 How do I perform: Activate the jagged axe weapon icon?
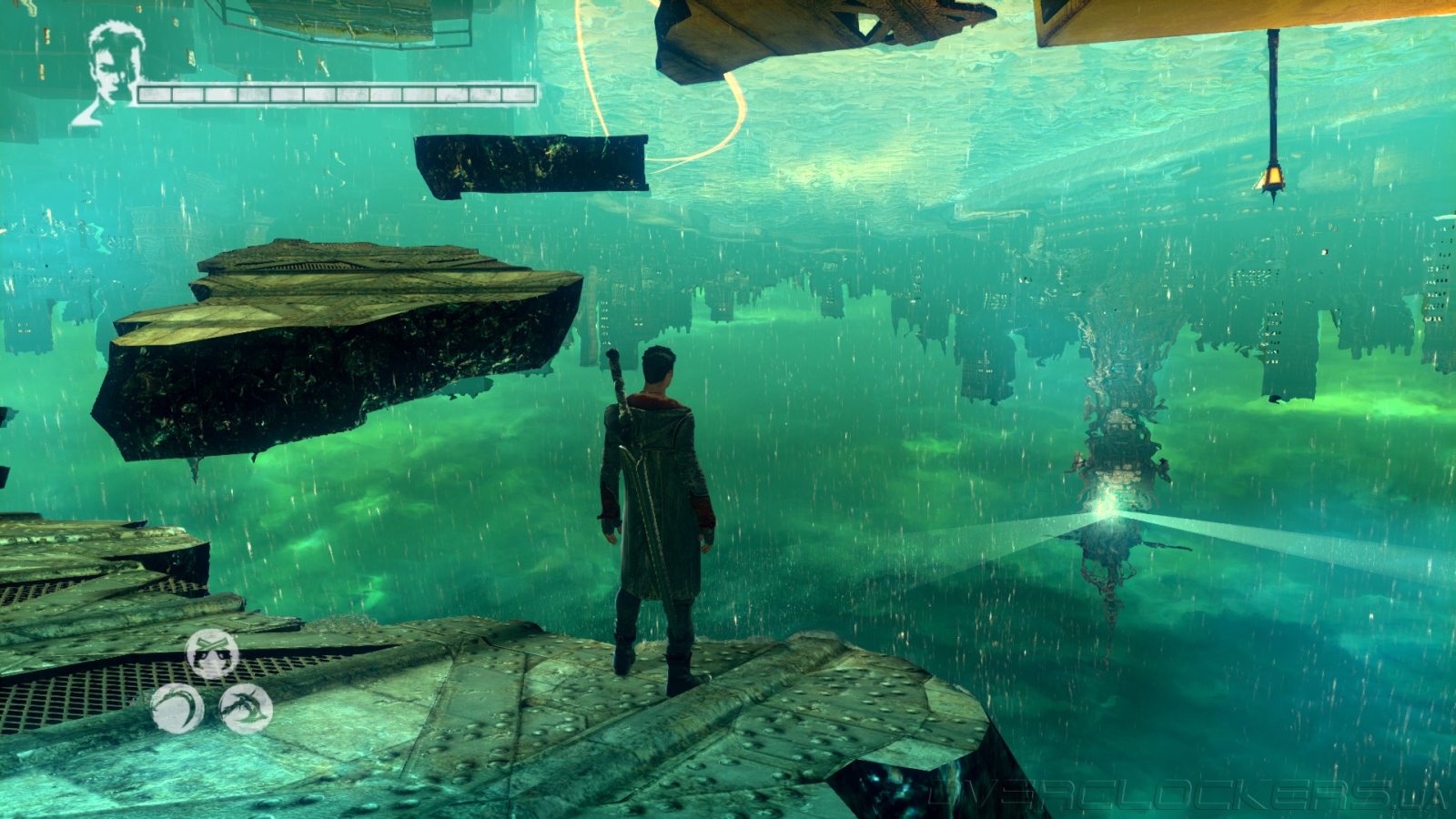[246, 707]
